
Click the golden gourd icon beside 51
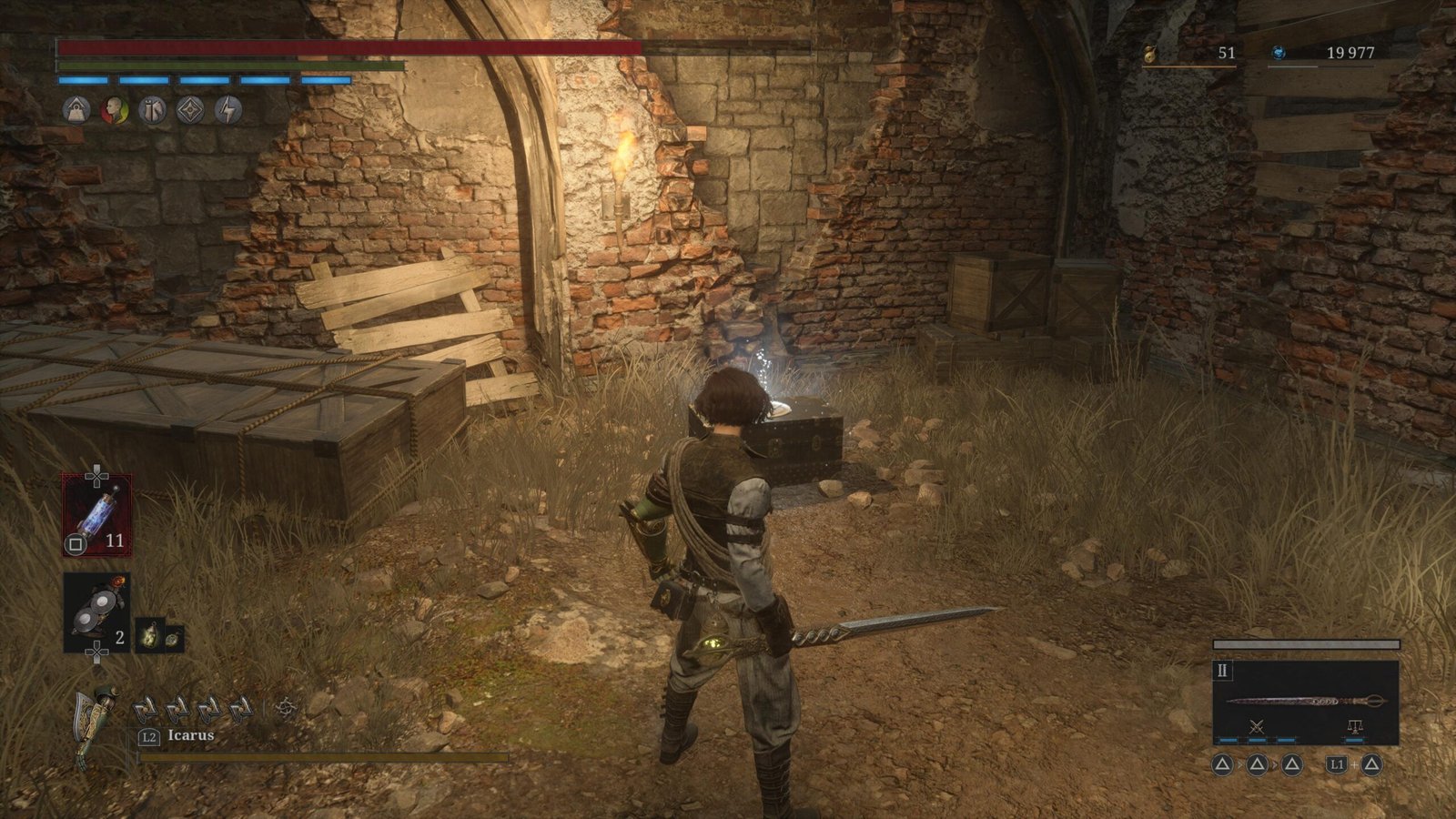pos(1149,55)
